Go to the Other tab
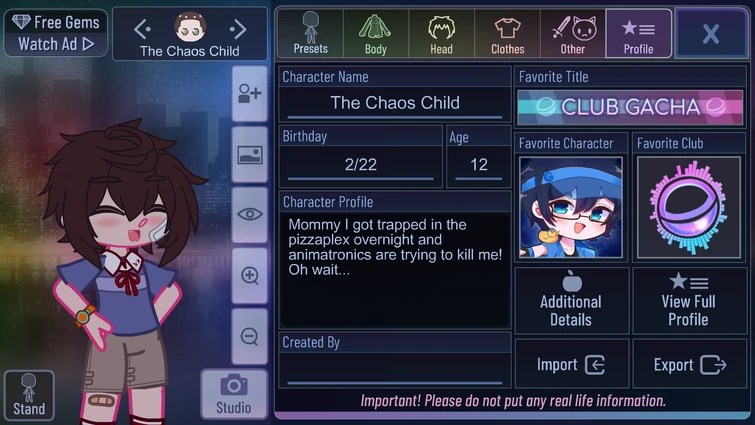The height and width of the screenshot is (425, 755). [x=573, y=33]
